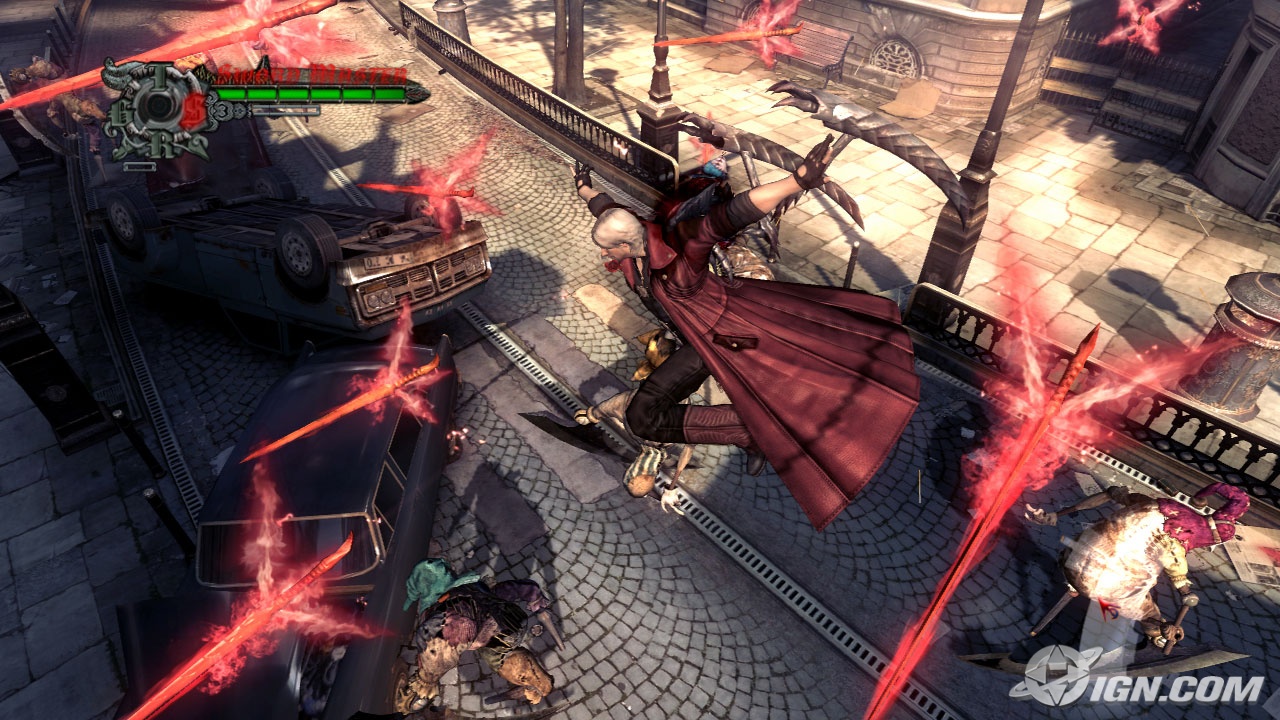
Task: Activate the red Swordmaster "S" style emblem
Action: 193,110
